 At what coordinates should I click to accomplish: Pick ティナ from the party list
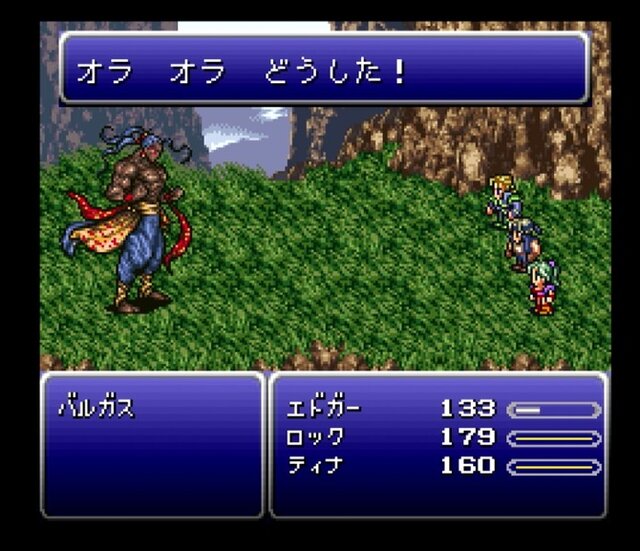(315, 465)
